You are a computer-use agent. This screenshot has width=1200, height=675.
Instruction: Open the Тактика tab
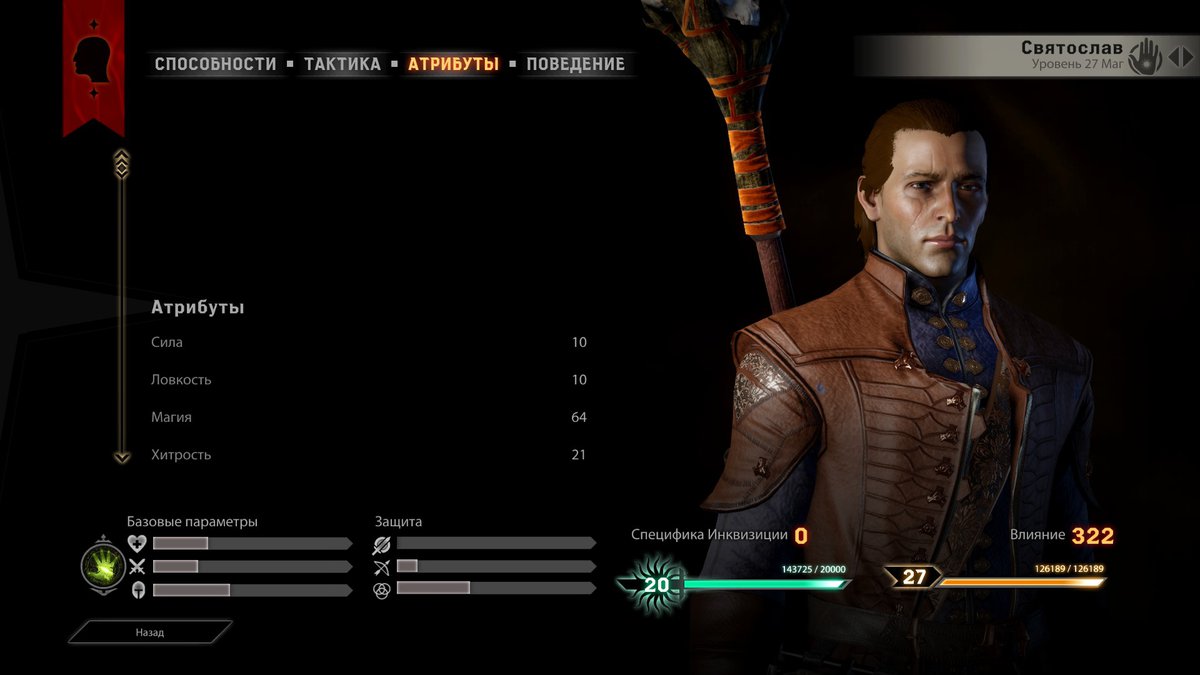pyautogui.click(x=342, y=64)
